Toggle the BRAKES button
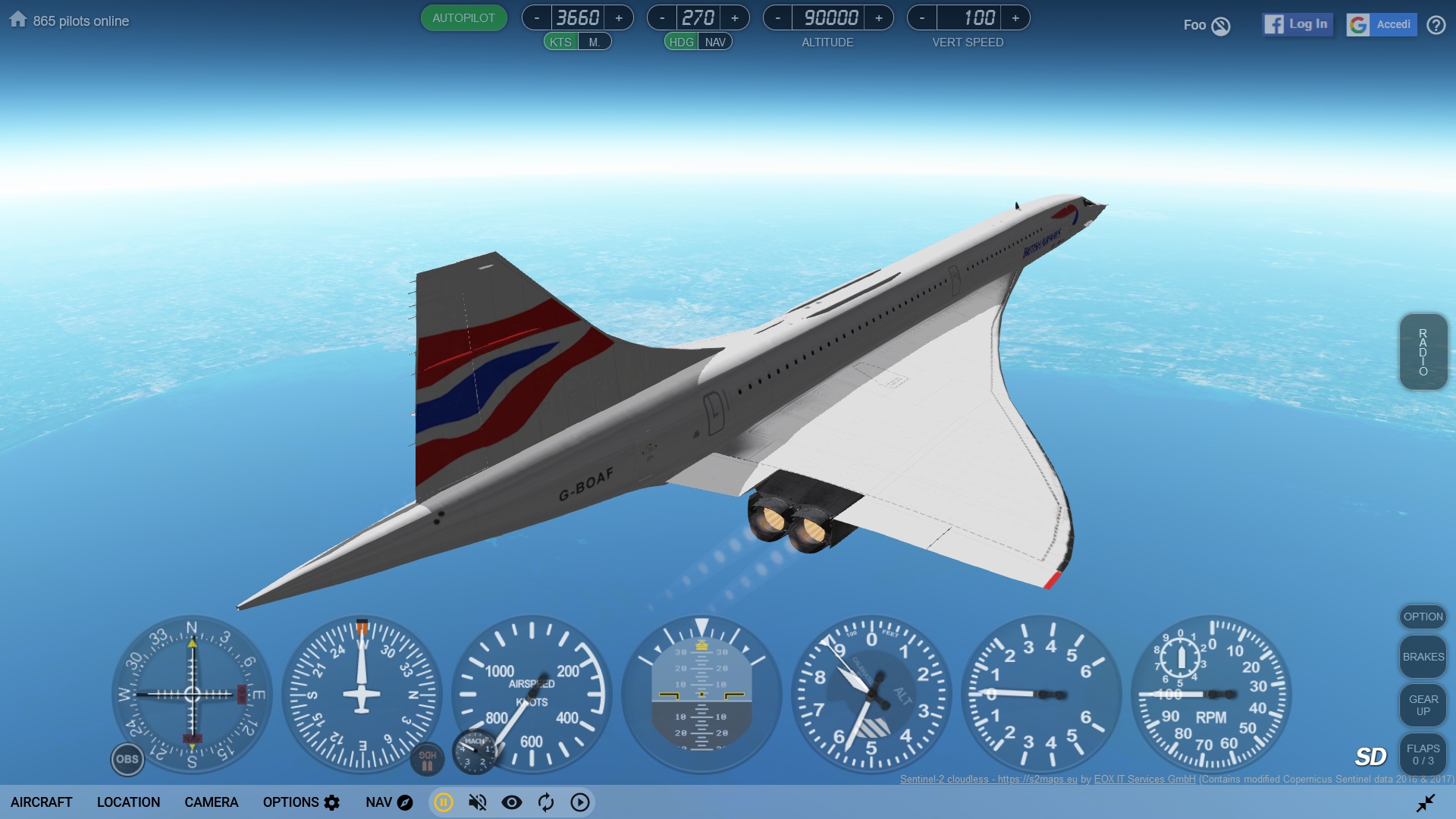The width and height of the screenshot is (1456, 819). coord(1423,657)
